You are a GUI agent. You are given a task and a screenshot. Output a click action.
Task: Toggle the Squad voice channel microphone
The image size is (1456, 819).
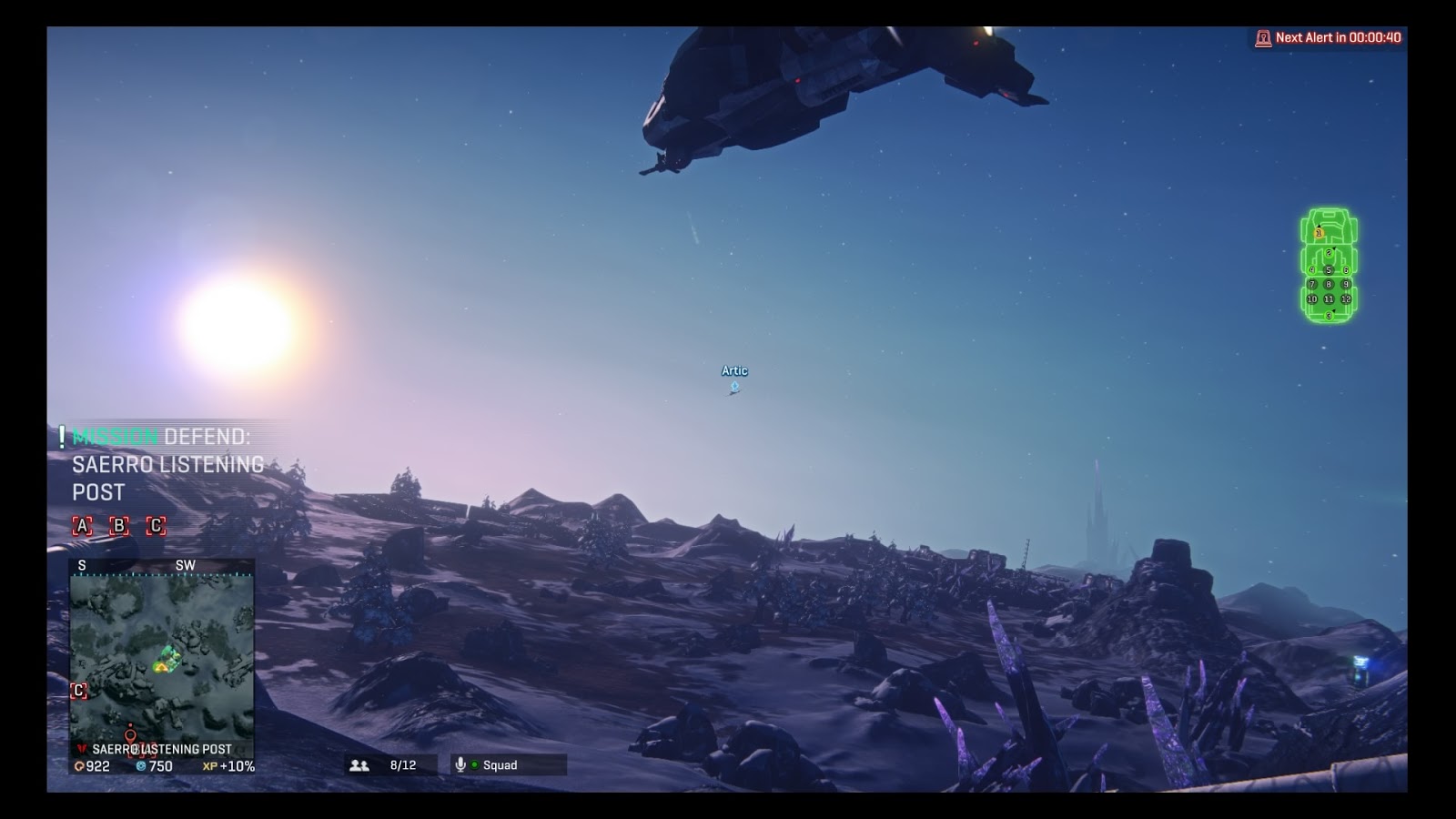(460, 765)
